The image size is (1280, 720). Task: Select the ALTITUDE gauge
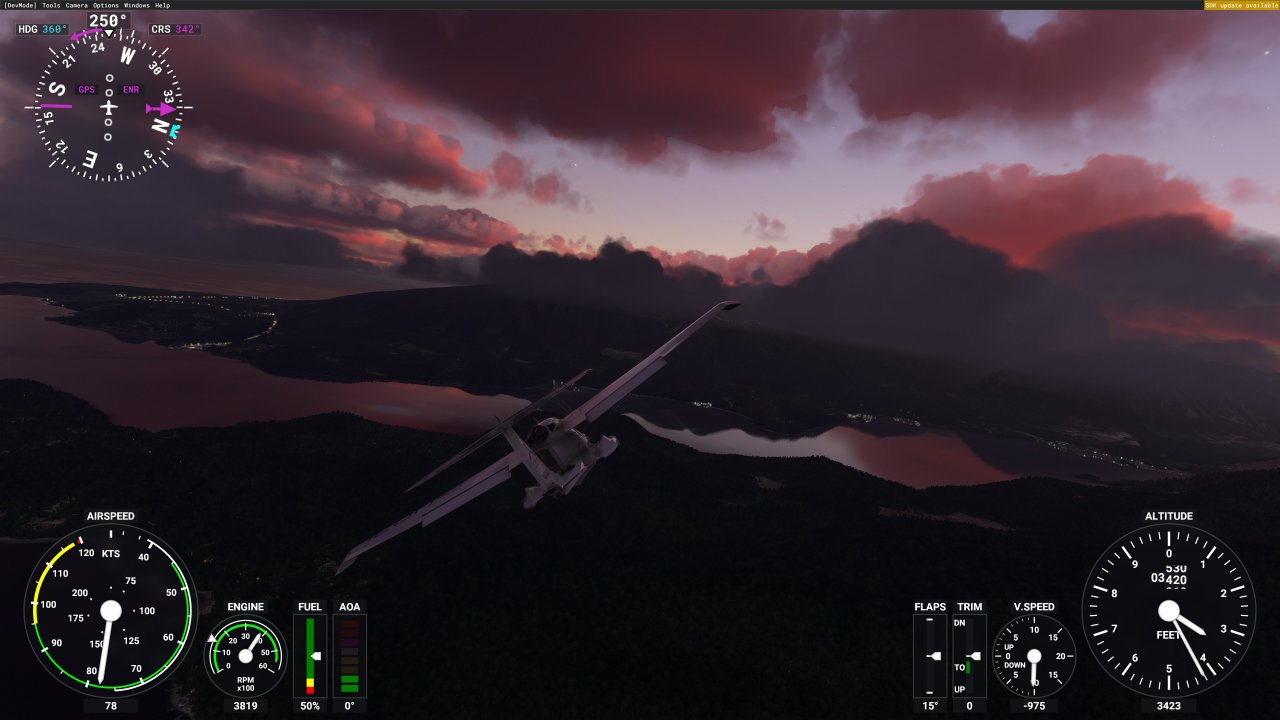pyautogui.click(x=1169, y=610)
